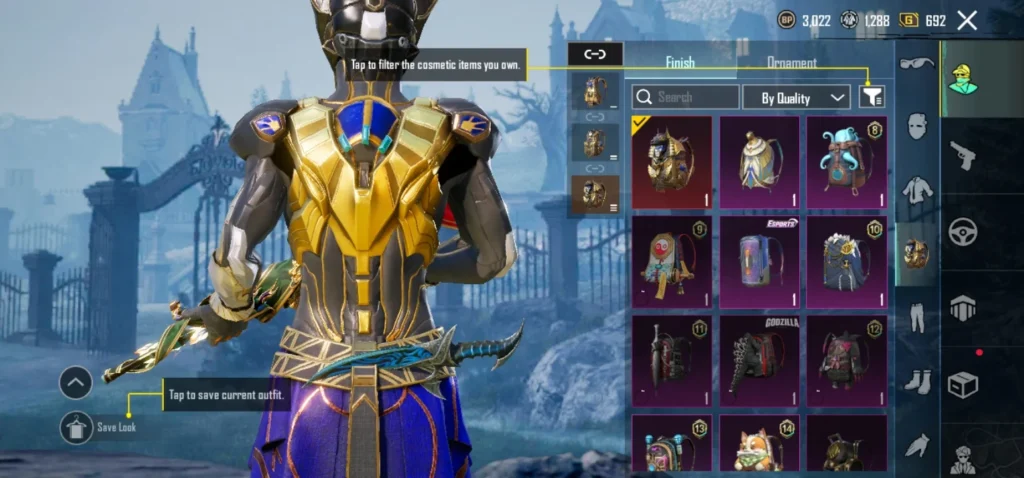The image size is (1024, 478).
Task: Select the blue octopus backpack
Action: tap(847, 162)
